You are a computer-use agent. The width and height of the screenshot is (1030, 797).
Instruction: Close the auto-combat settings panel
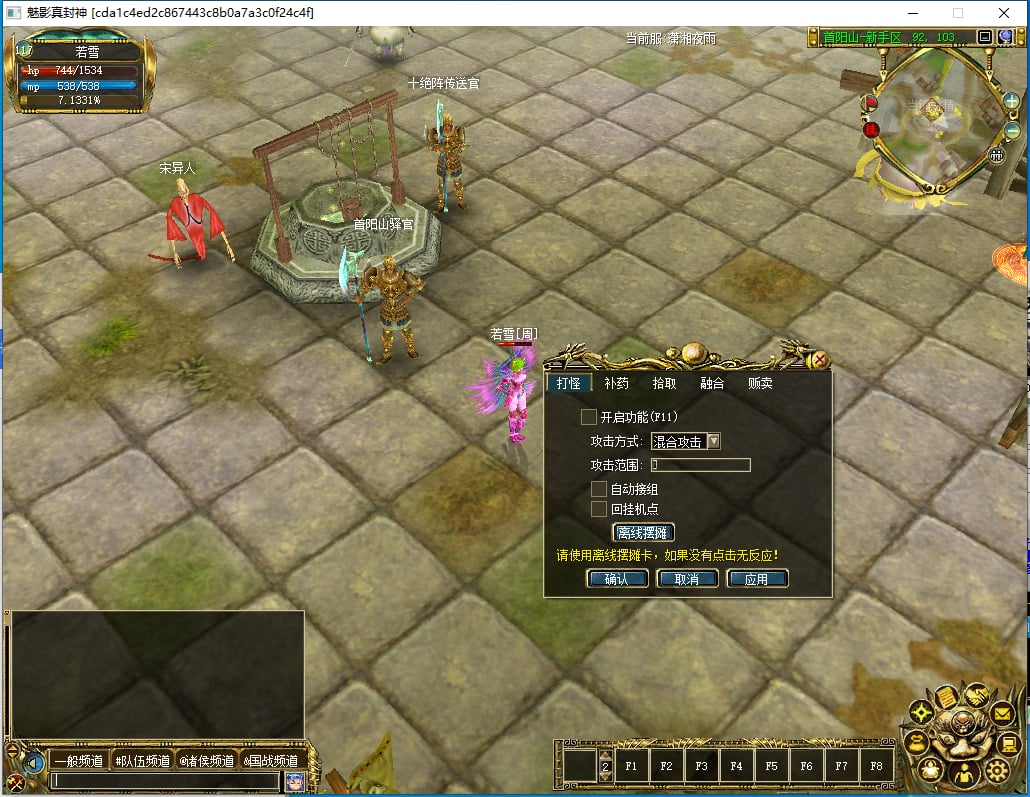(x=820, y=360)
